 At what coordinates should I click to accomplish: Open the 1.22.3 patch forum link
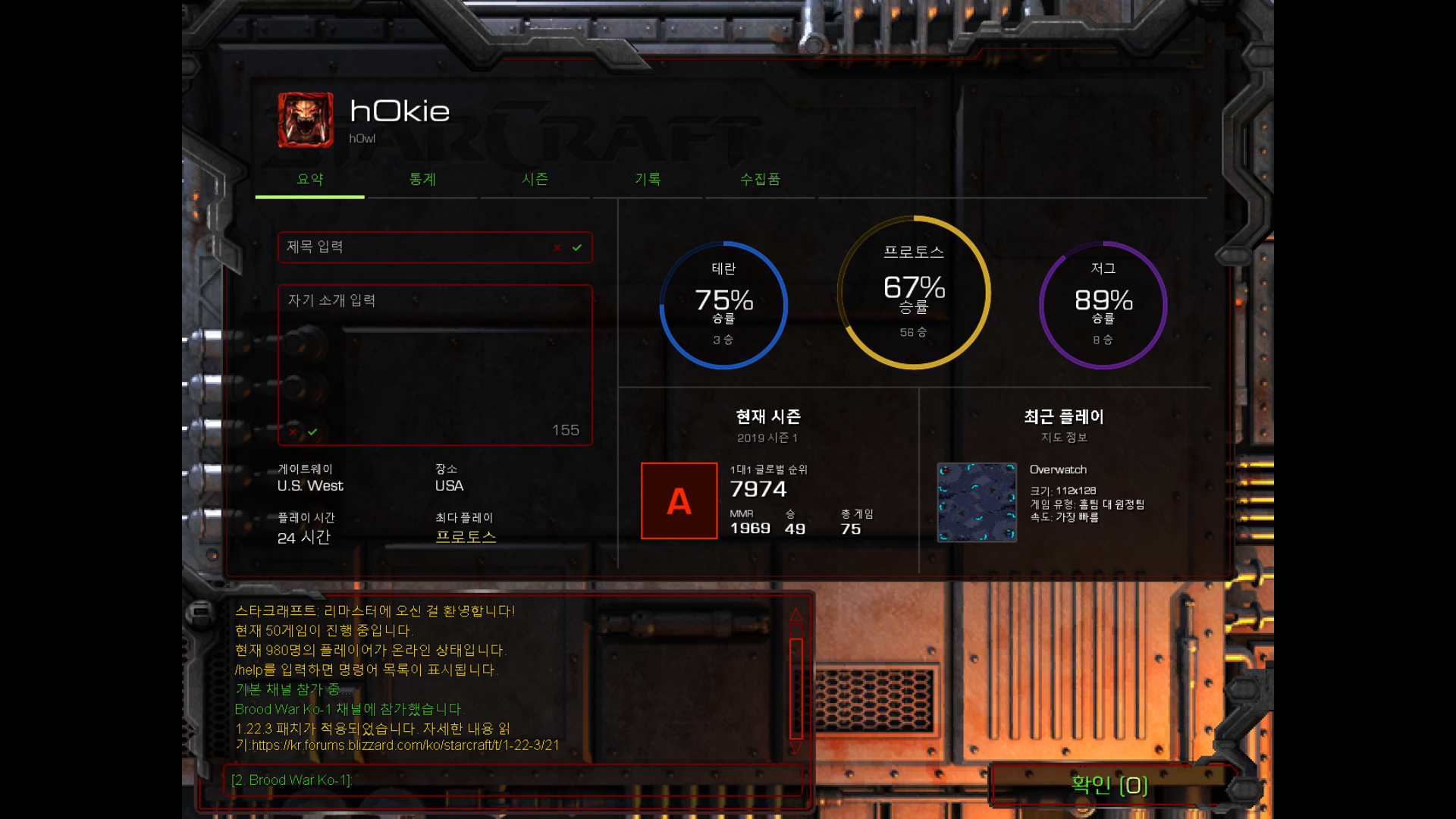[405, 745]
